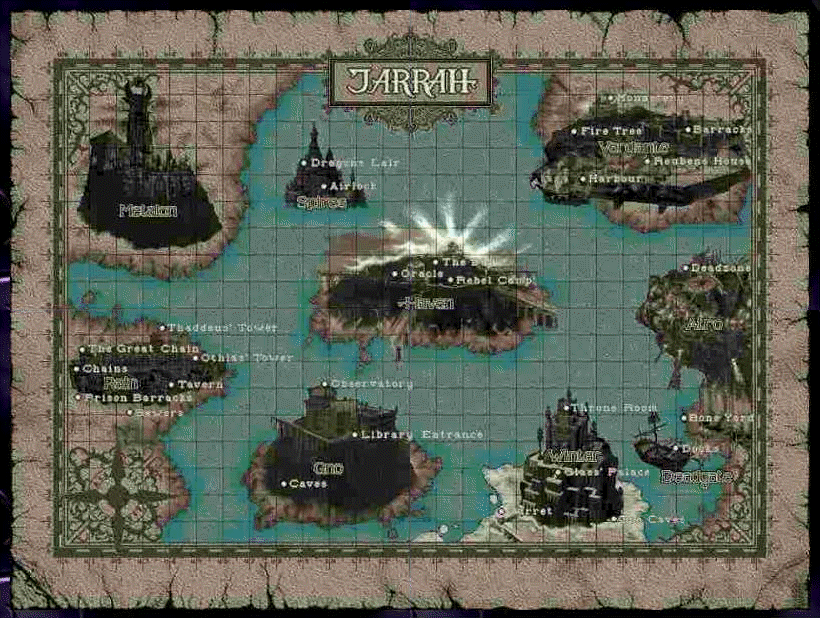Go to the Oracle marker
The width and height of the screenshot is (820, 618).
[395, 273]
